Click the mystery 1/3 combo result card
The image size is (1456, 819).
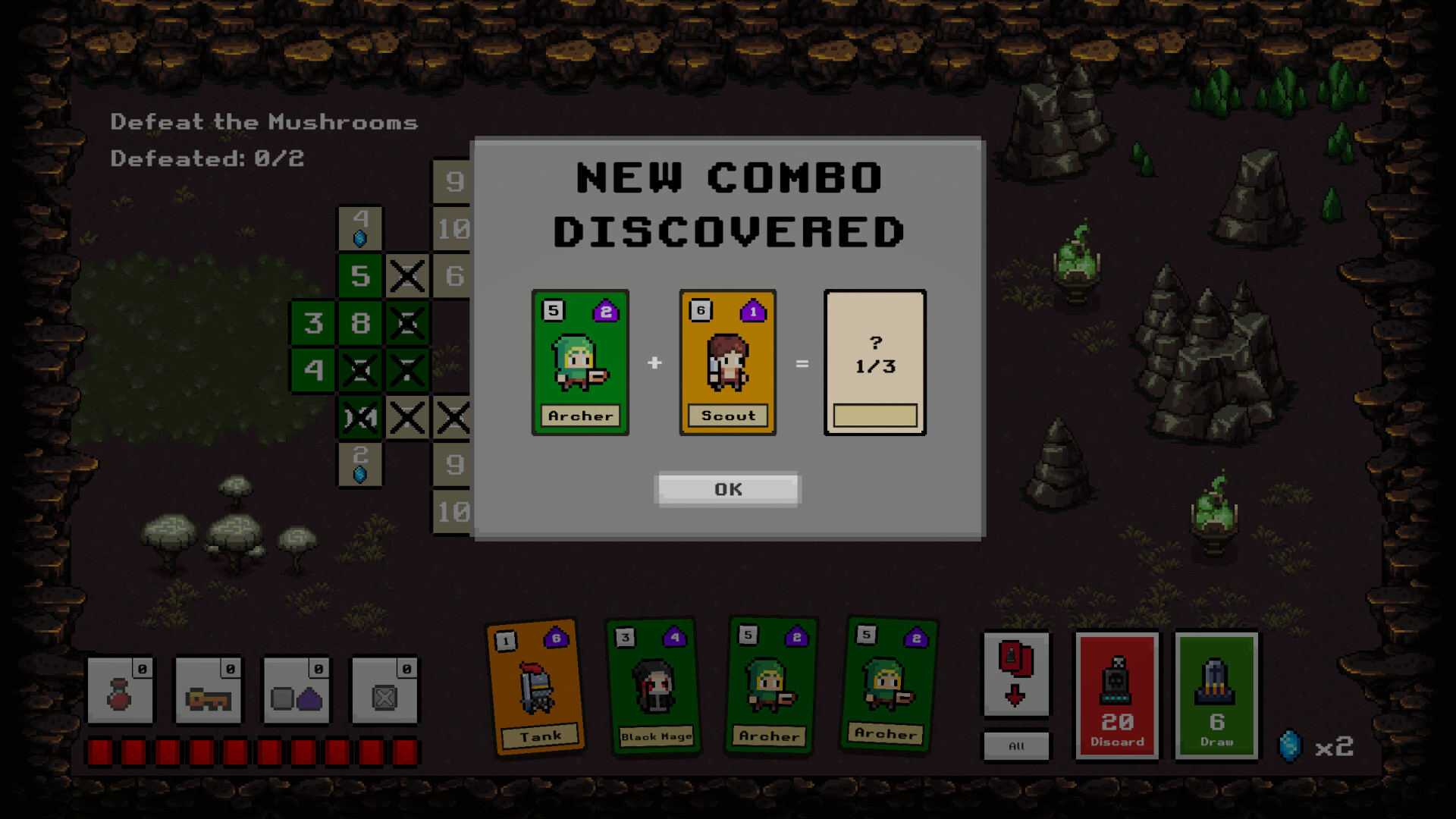pyautogui.click(x=874, y=362)
